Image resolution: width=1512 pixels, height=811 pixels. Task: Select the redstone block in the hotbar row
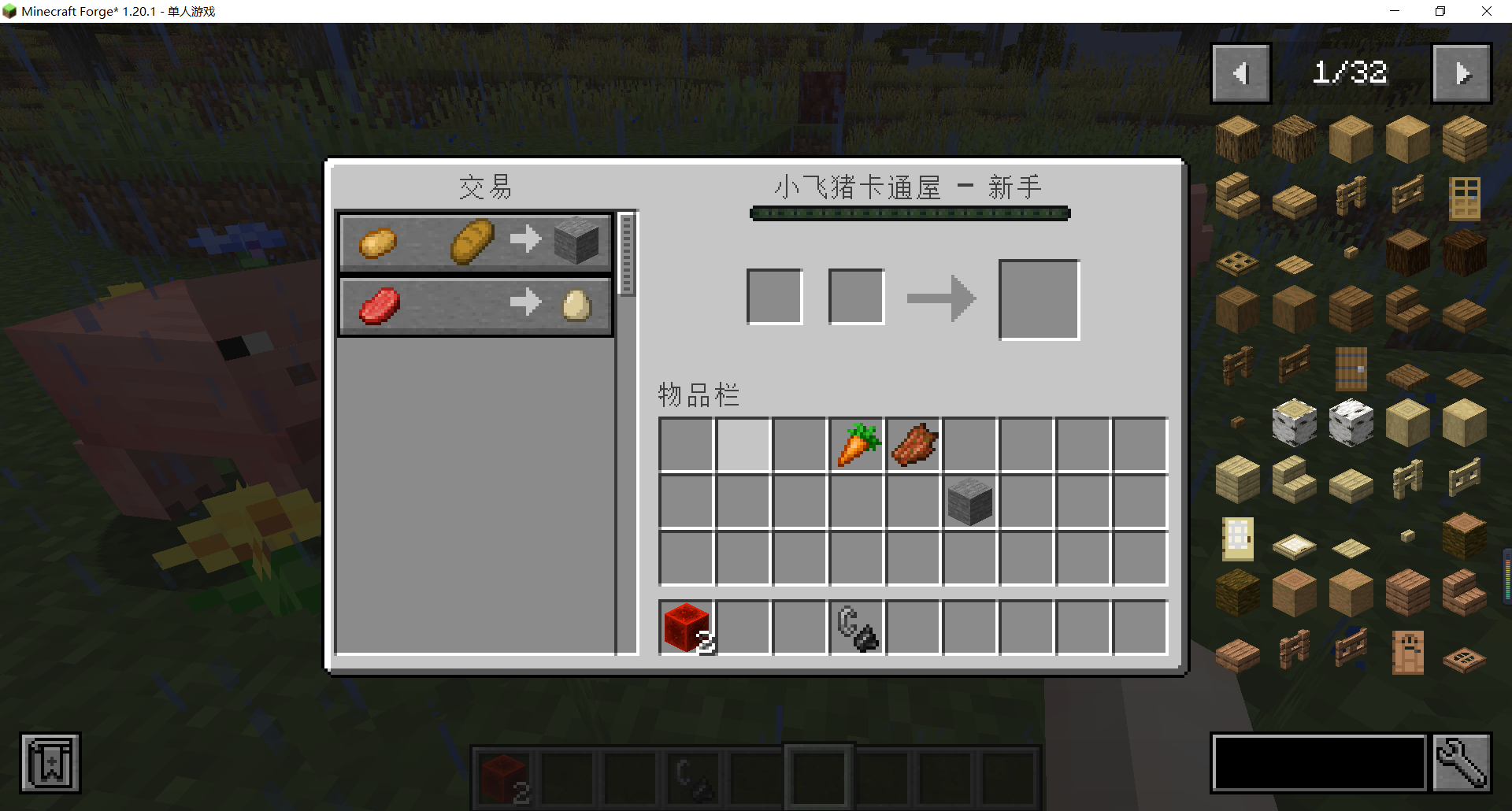pyautogui.click(x=684, y=627)
